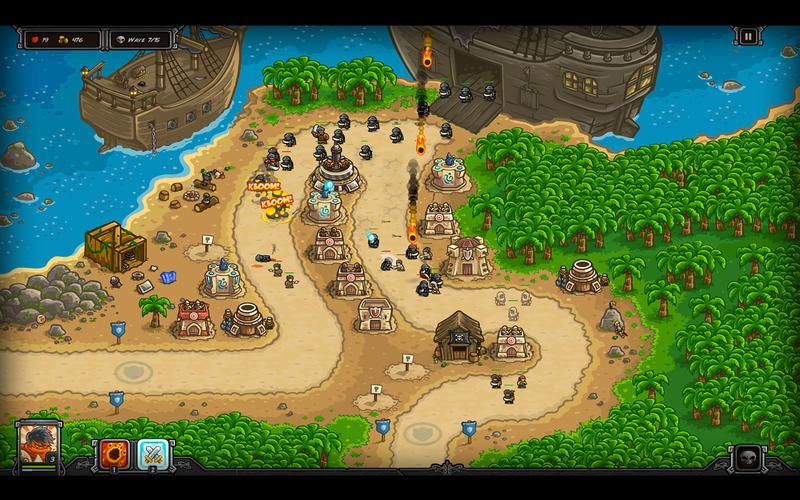Select the hero portrait
The image size is (800, 500).
[39, 443]
